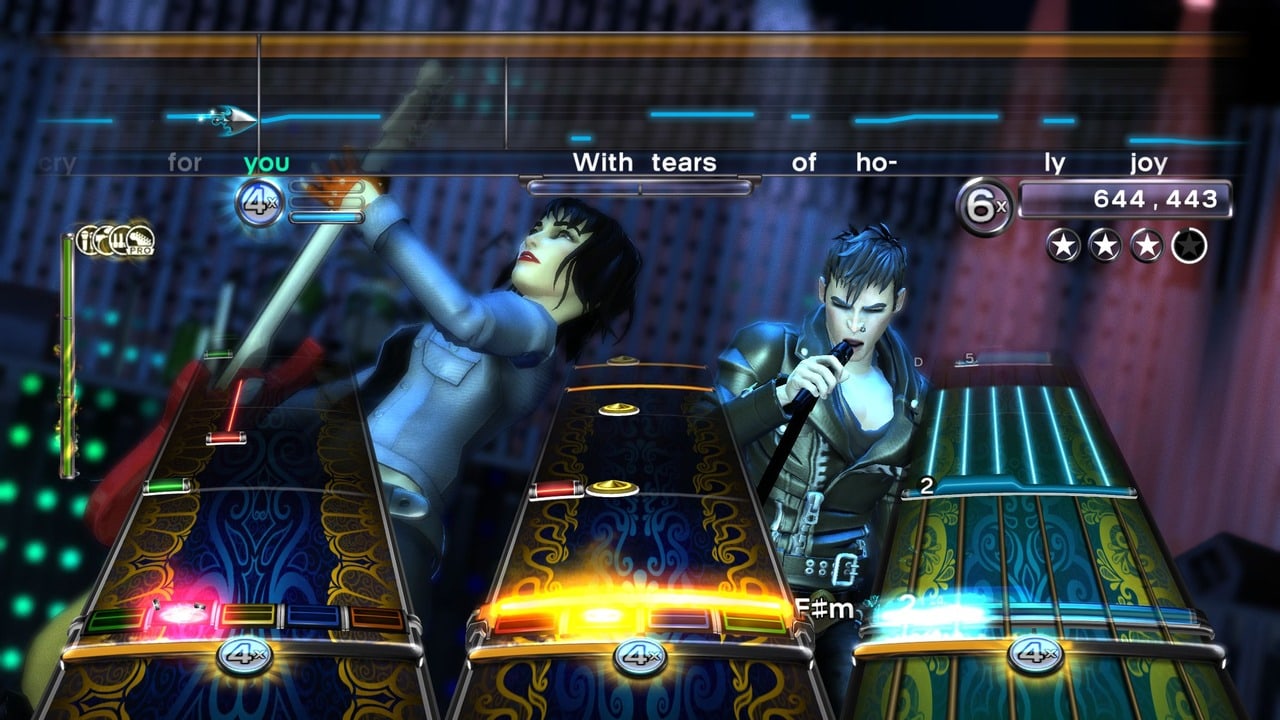
Task: Strike the glowing red guitar fret target
Action: (x=181, y=616)
